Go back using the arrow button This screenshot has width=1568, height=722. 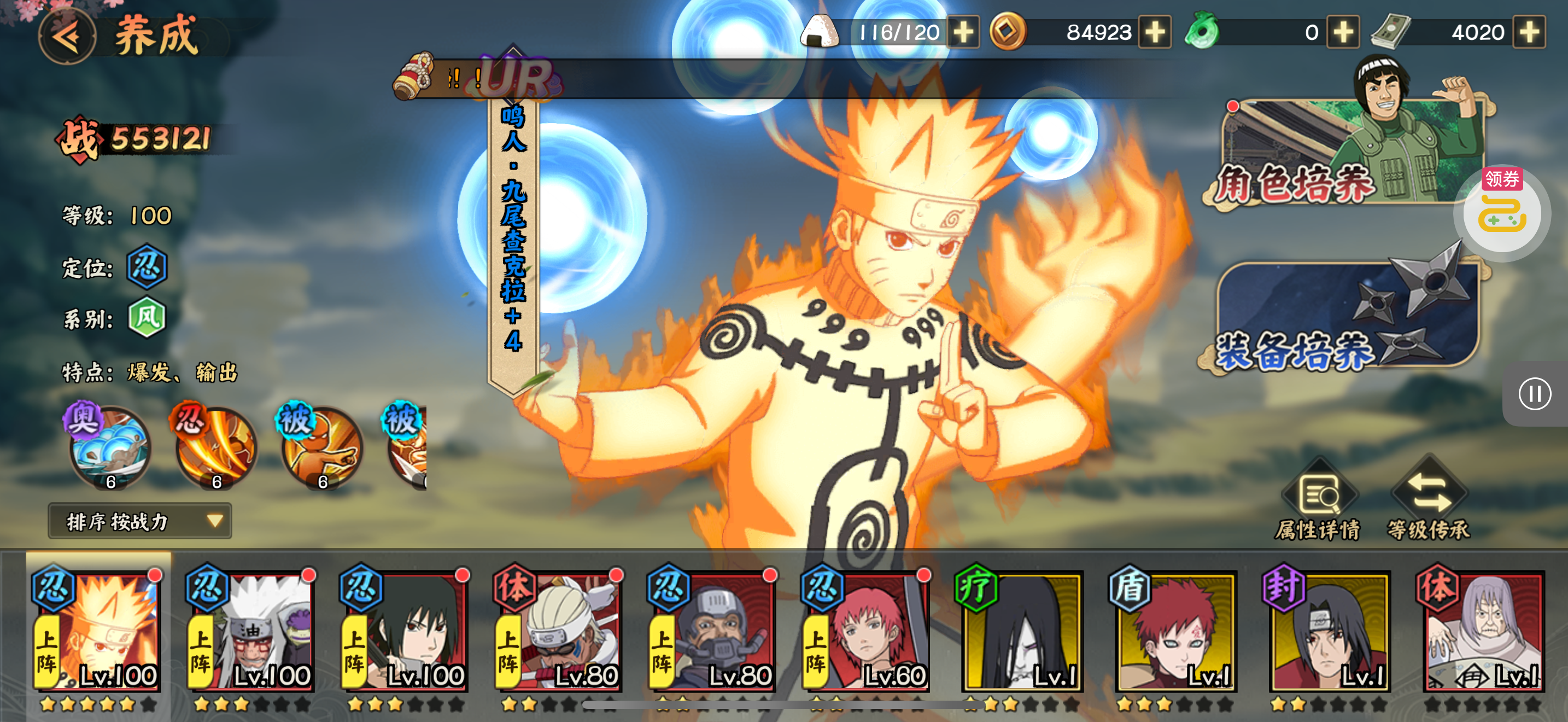(x=67, y=37)
